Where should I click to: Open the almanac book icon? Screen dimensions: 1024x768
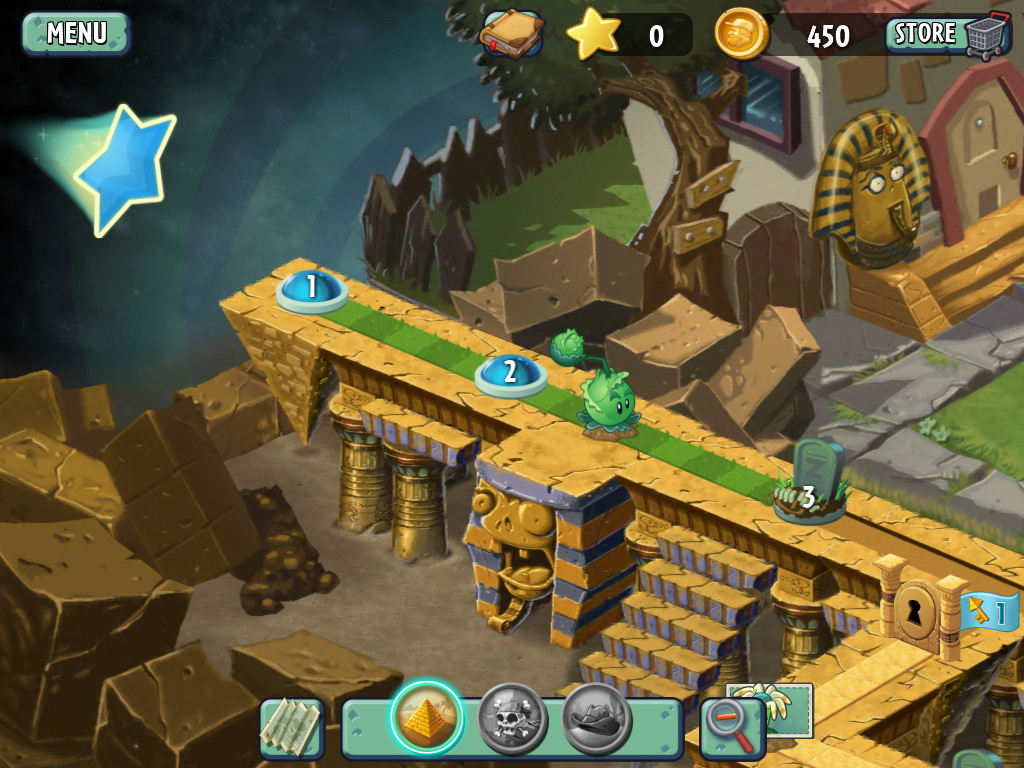(511, 35)
